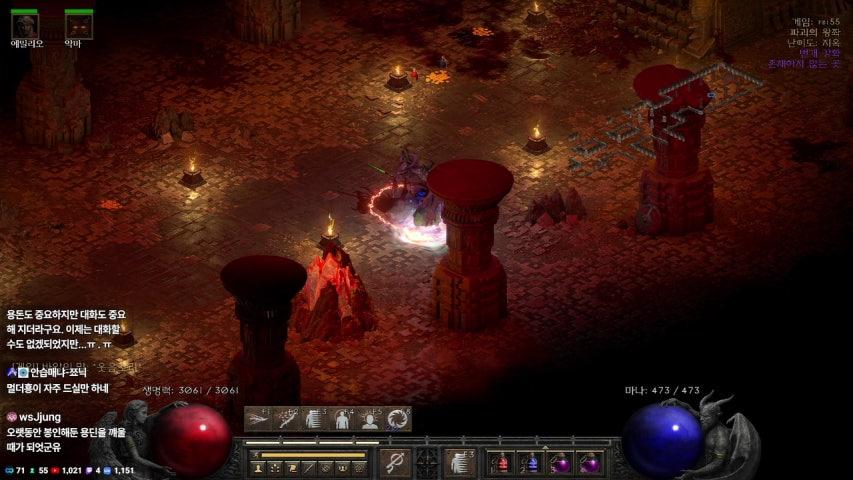Use the red healing potion in belt

coord(501,463)
